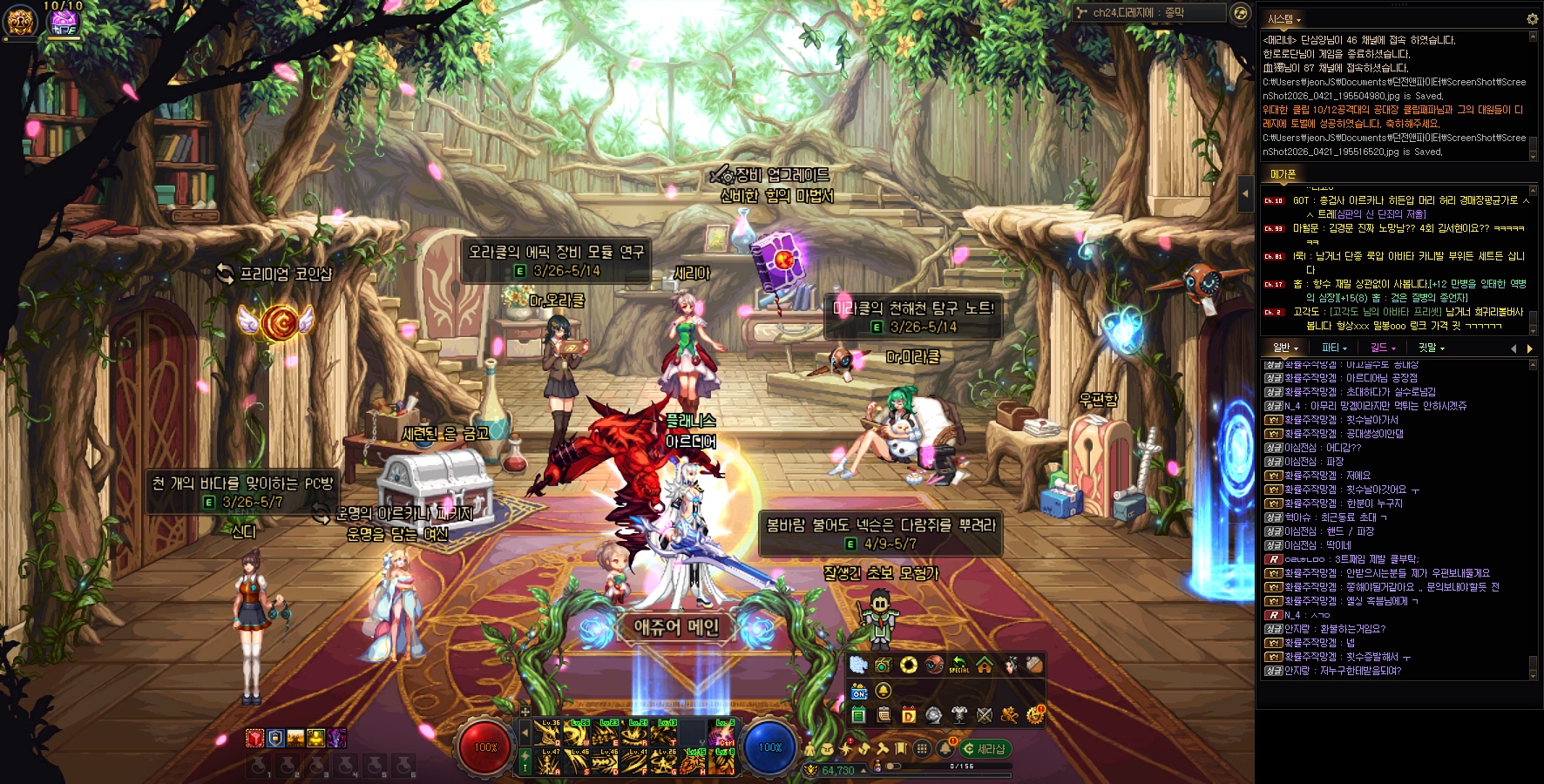Select the 귓말 (Whisper) chat tab
Screen dimensions: 1544x784
point(1430,348)
